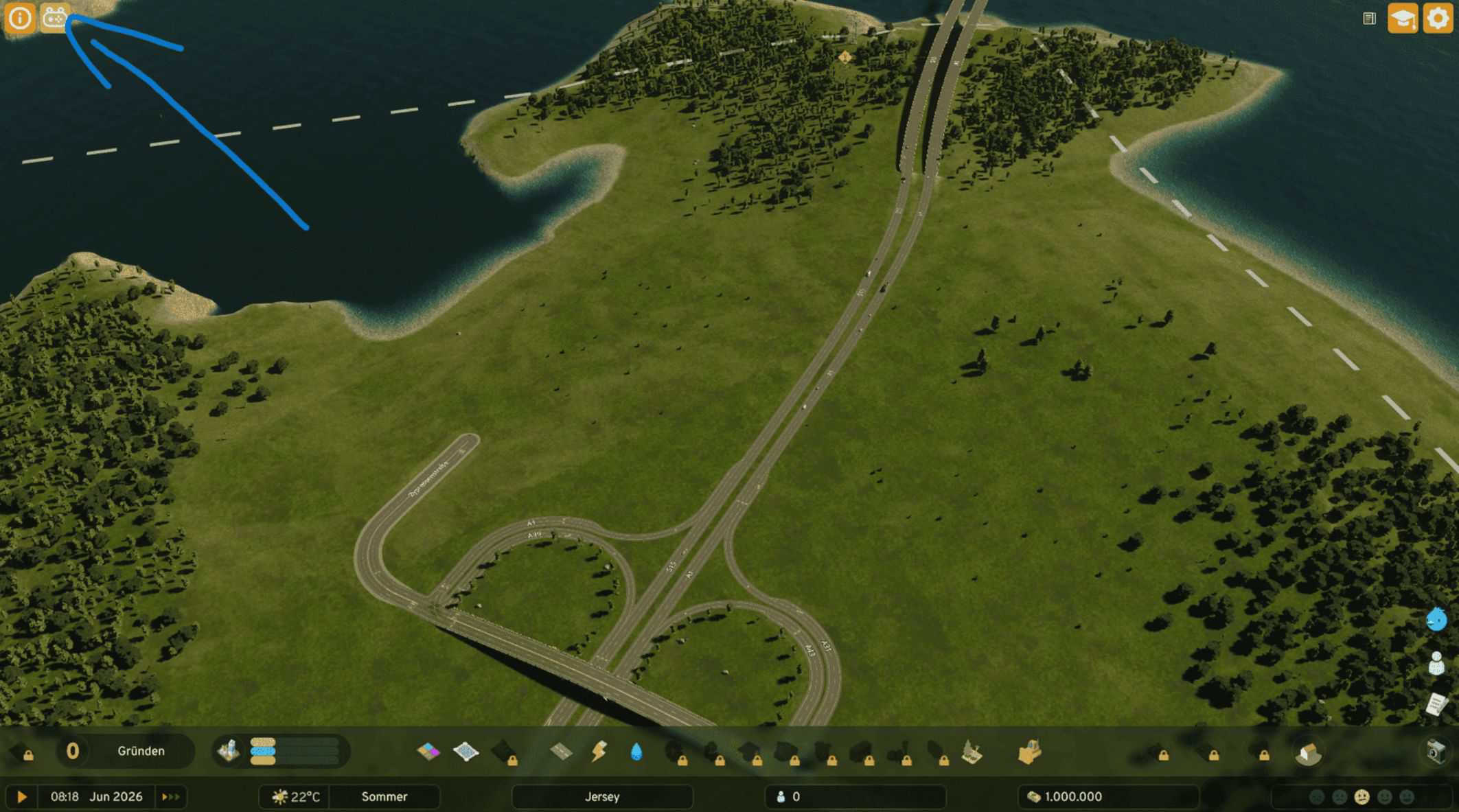Open the small journal book icon
This screenshot has width=1459, height=812.
coord(1369,19)
